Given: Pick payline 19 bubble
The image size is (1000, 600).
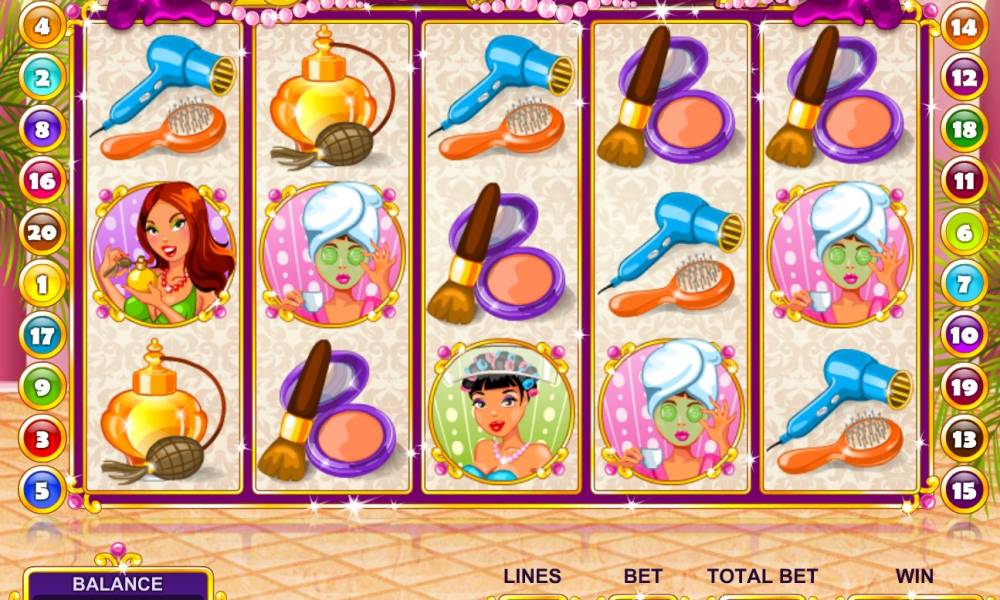Looking at the screenshot, I should point(964,387).
